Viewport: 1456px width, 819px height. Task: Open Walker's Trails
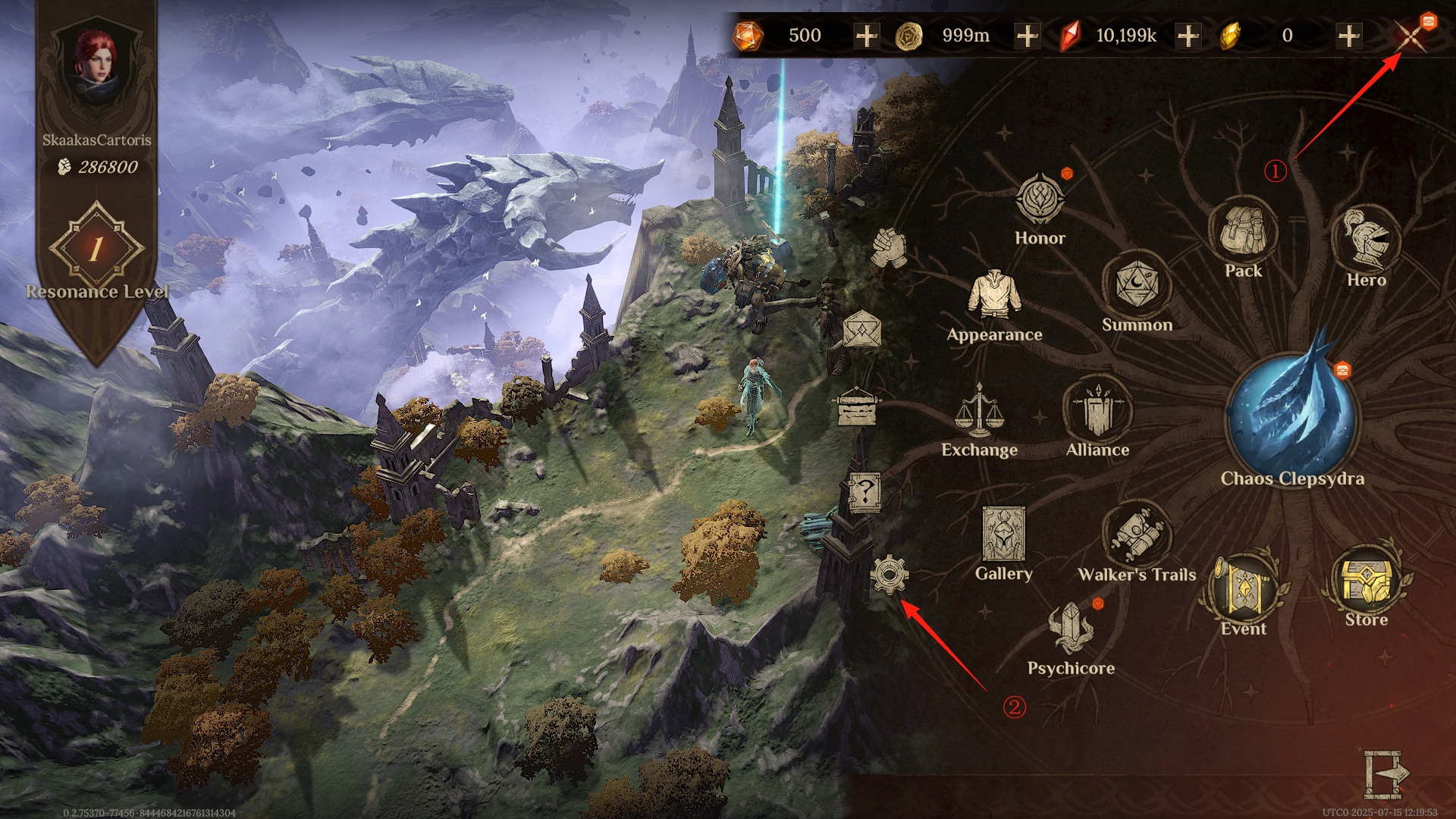(1136, 535)
